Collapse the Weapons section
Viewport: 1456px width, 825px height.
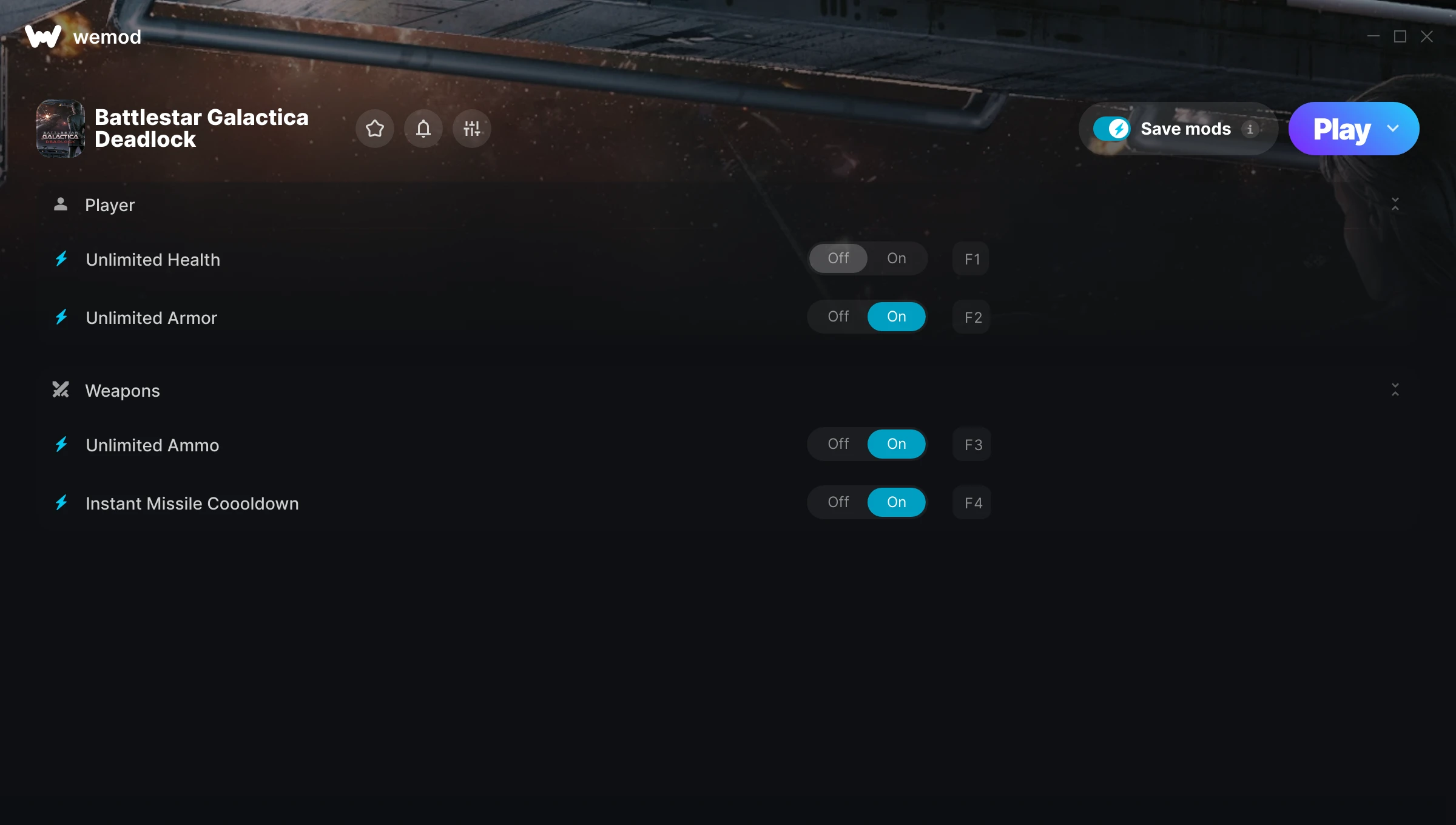pyautogui.click(x=1395, y=390)
